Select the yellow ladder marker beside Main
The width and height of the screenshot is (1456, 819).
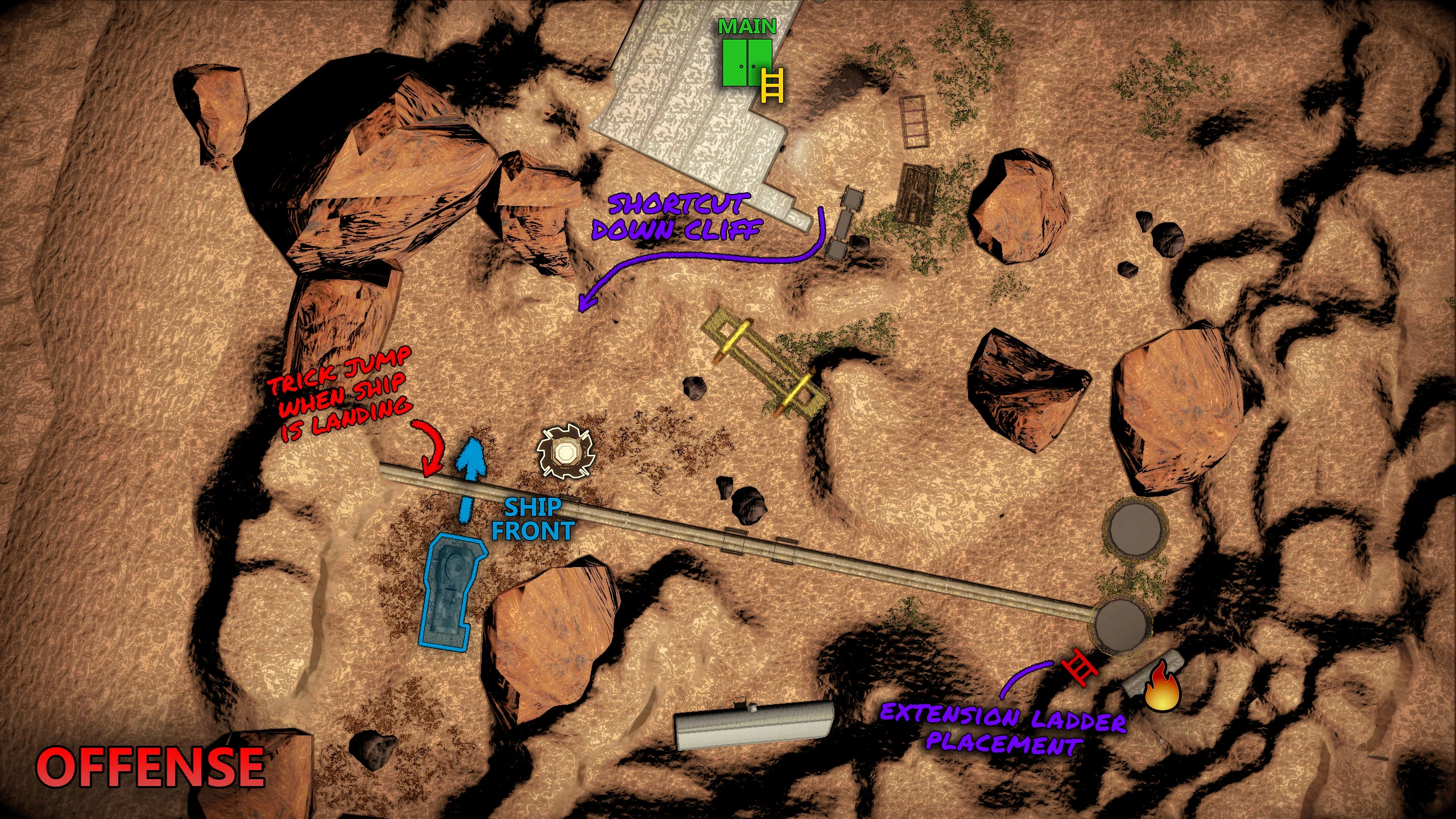tap(772, 85)
